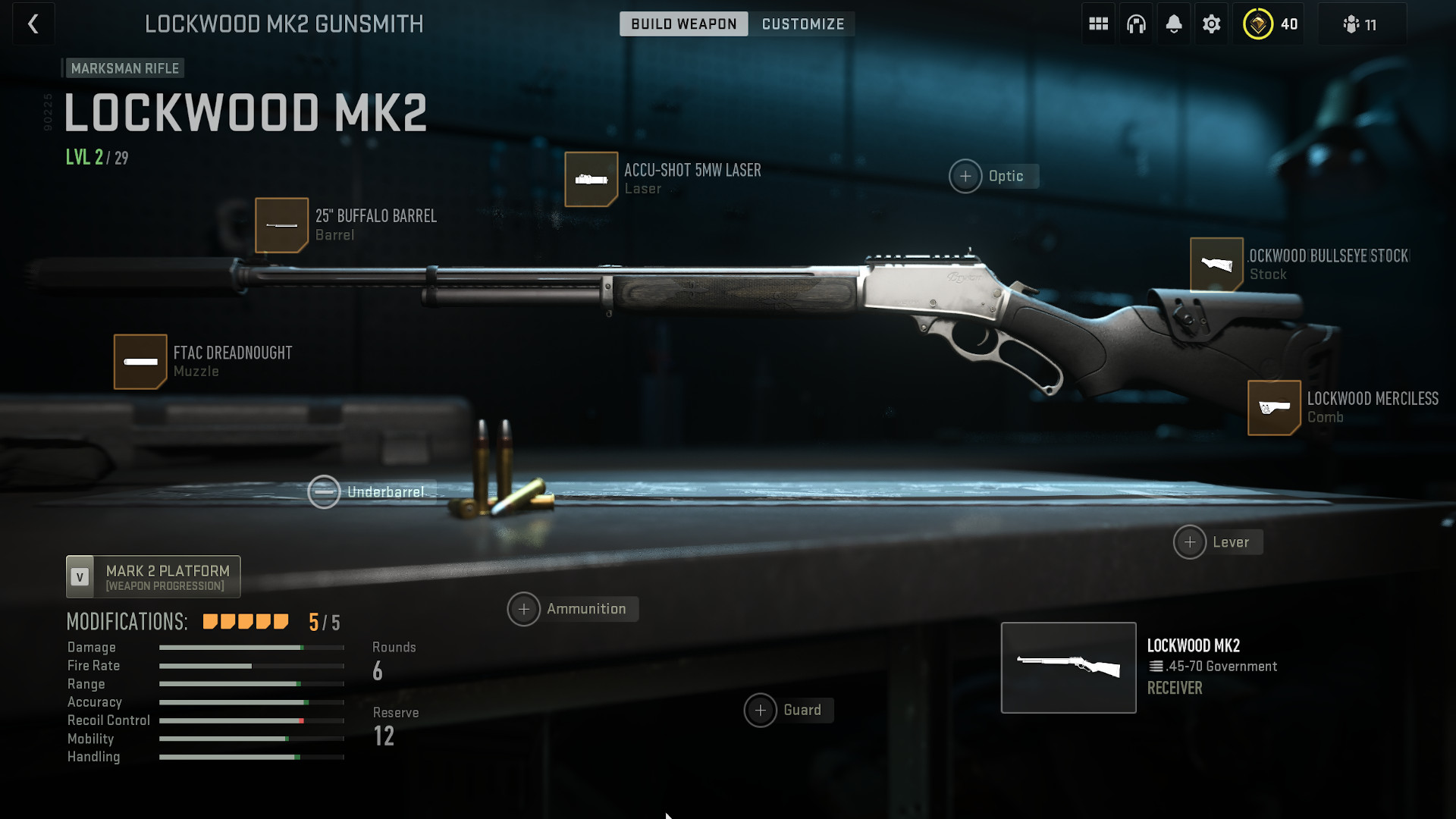Viewport: 1456px width, 819px height.
Task: Select the Build Weapon tab
Action: [682, 24]
